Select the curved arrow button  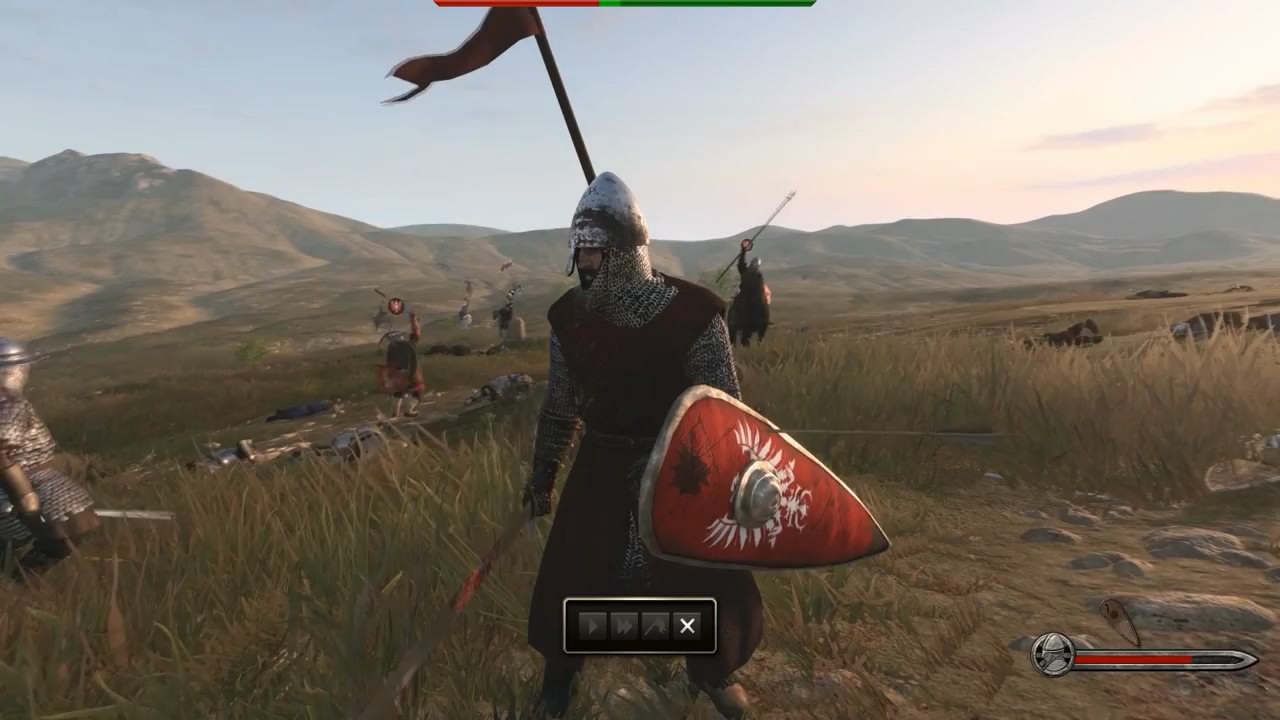point(655,626)
